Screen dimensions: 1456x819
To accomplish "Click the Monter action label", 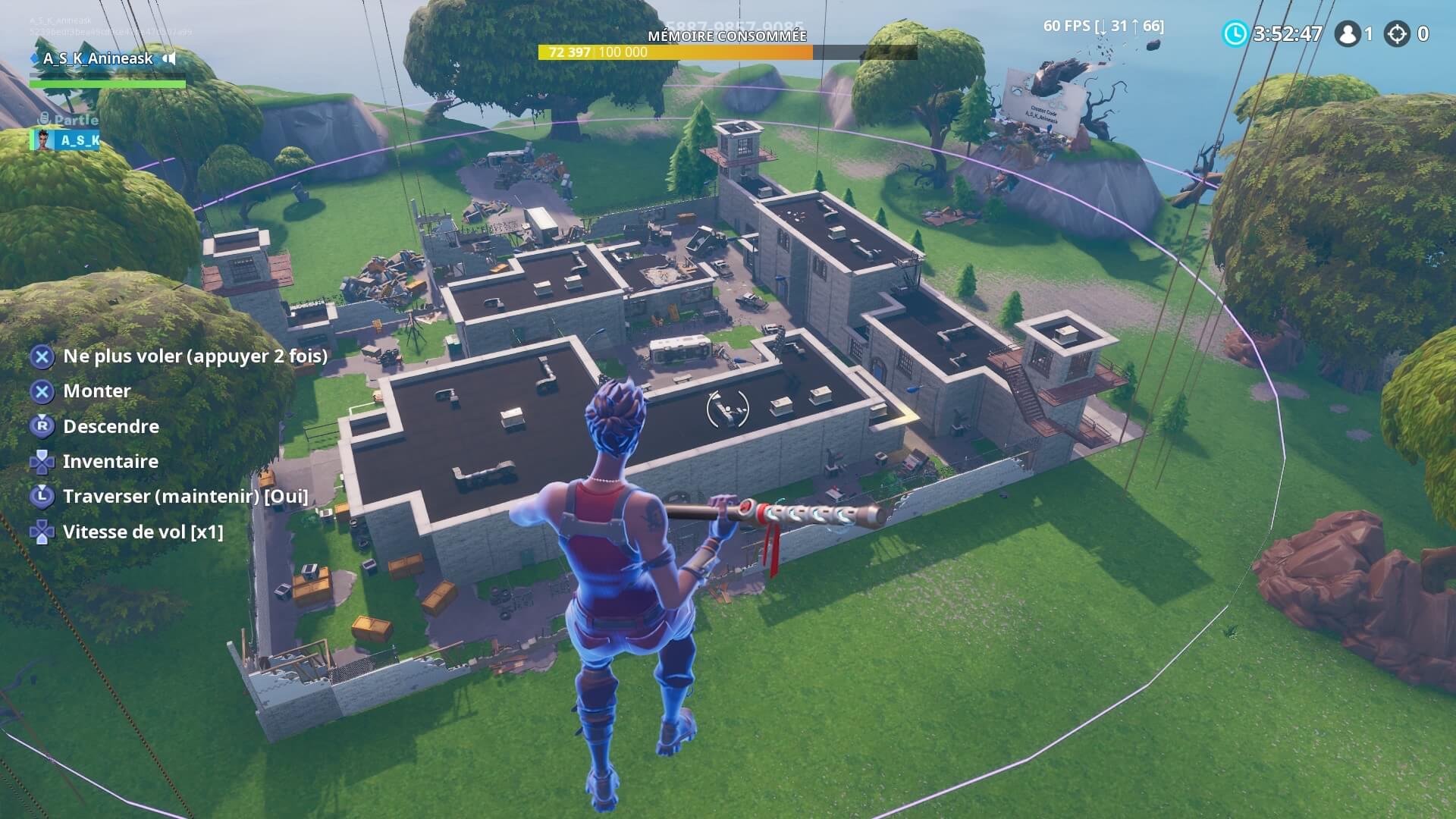I will coord(97,391).
